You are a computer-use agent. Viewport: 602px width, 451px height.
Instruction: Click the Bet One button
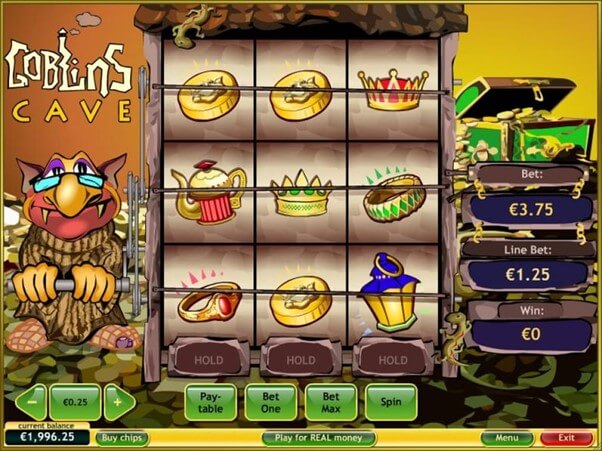pyautogui.click(x=270, y=402)
